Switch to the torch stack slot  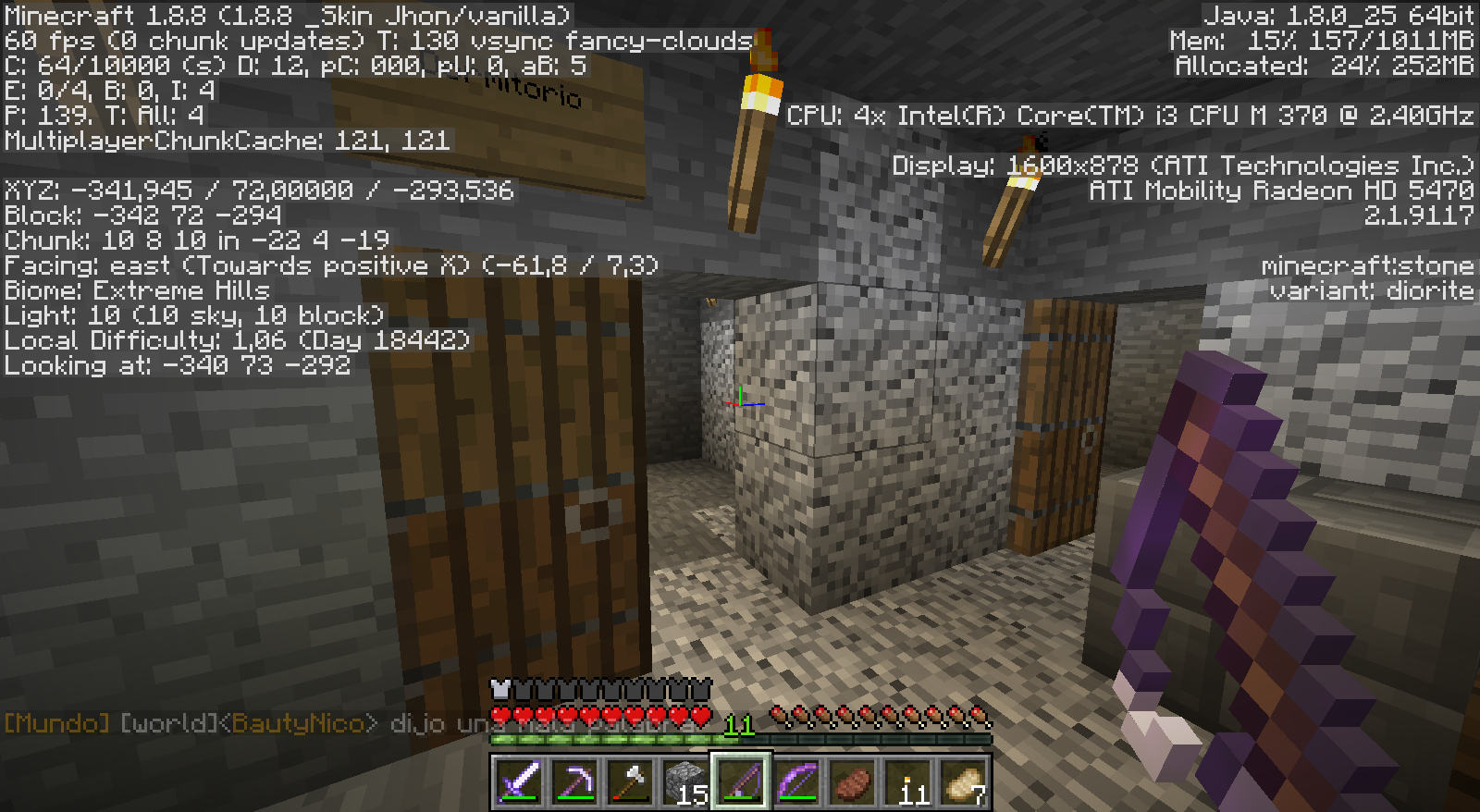click(x=907, y=782)
